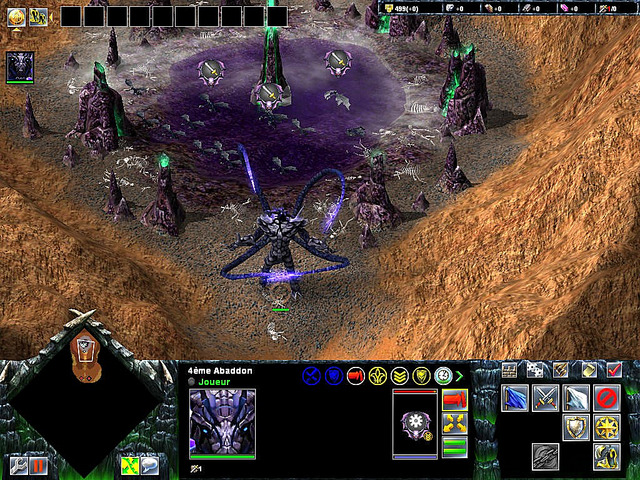Select the white flag command
This screenshot has height=480, width=640.
tap(575, 398)
